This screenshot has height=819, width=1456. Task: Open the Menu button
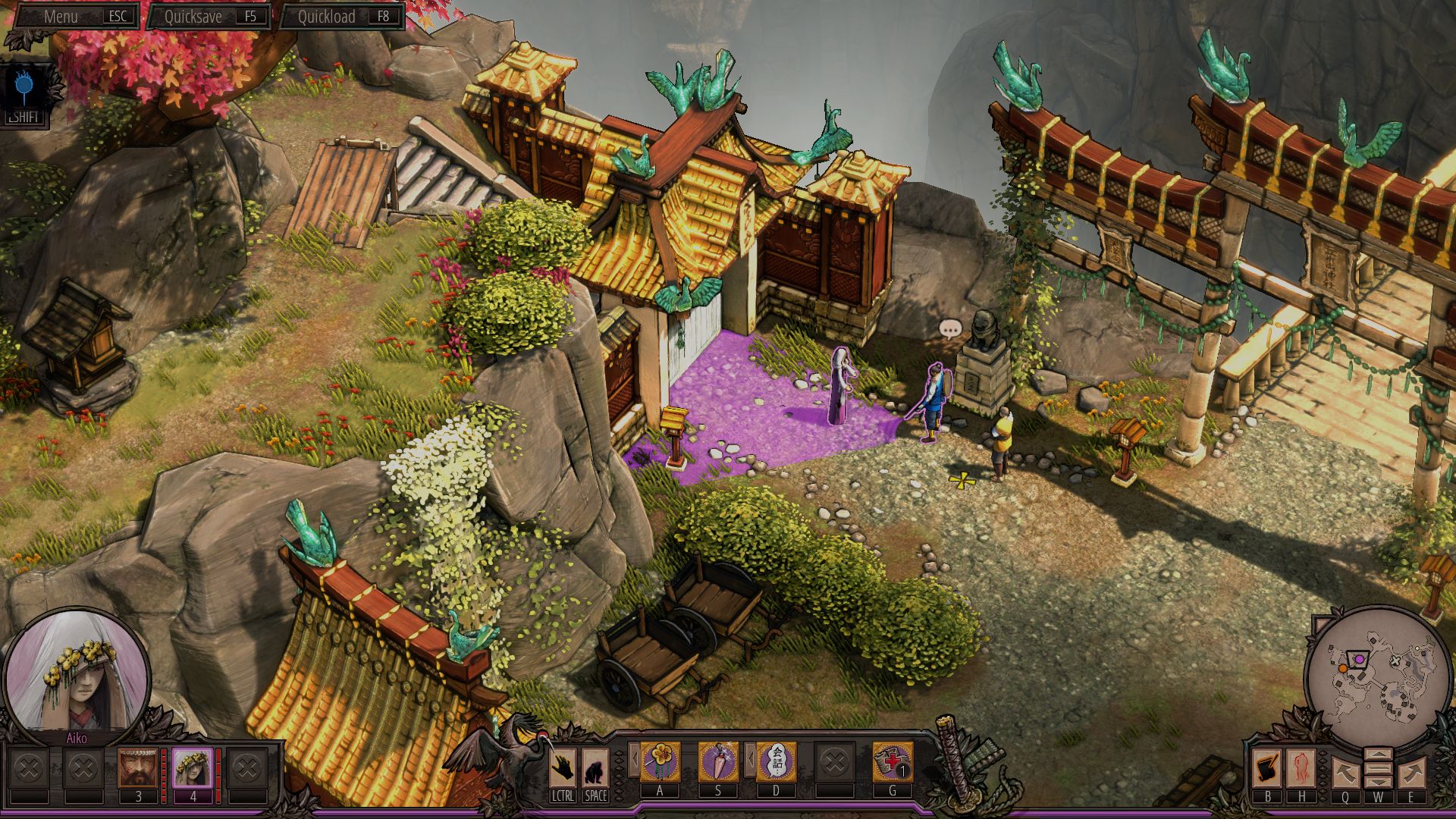[74, 16]
